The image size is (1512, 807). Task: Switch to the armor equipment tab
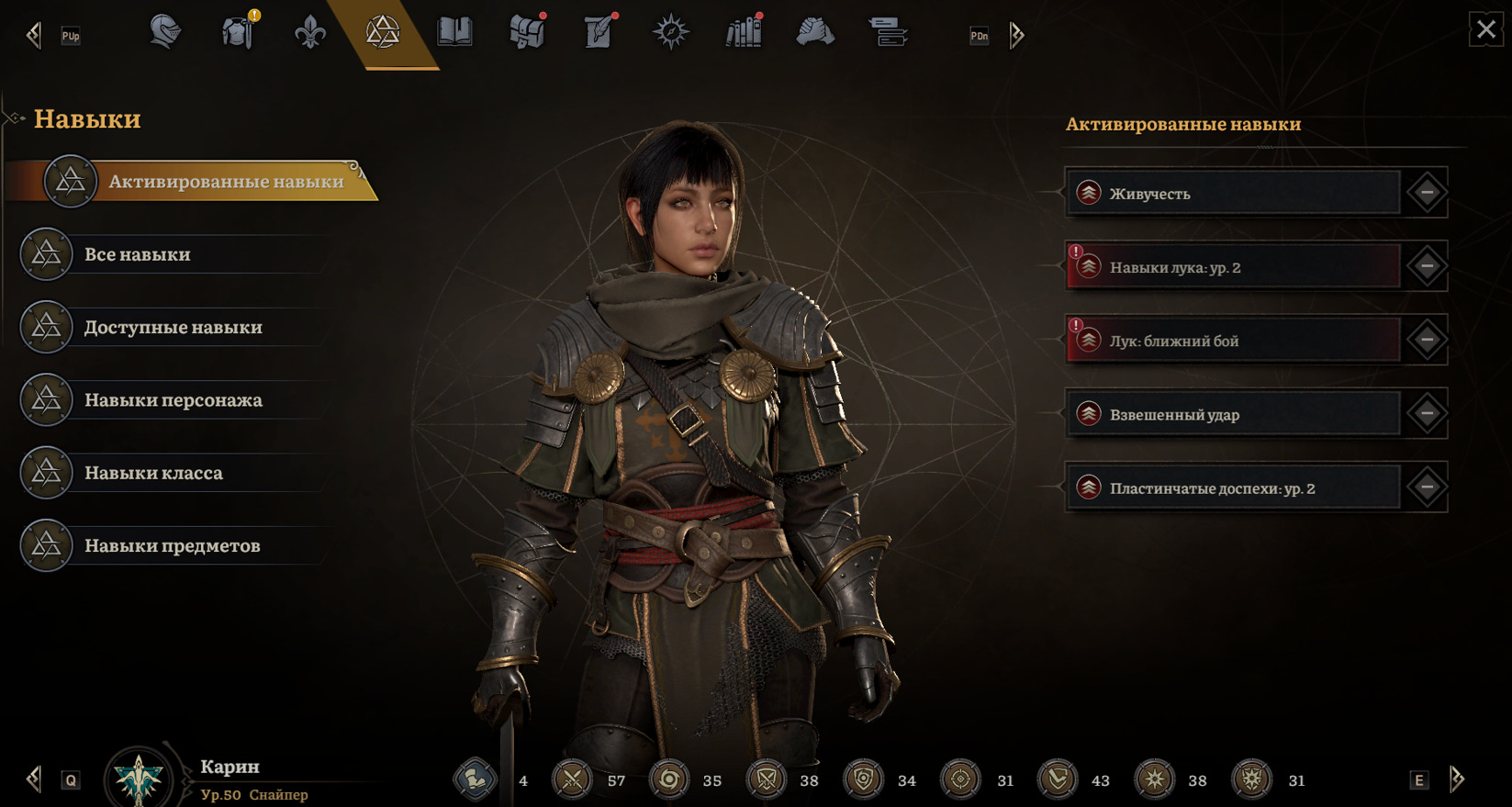[238, 33]
